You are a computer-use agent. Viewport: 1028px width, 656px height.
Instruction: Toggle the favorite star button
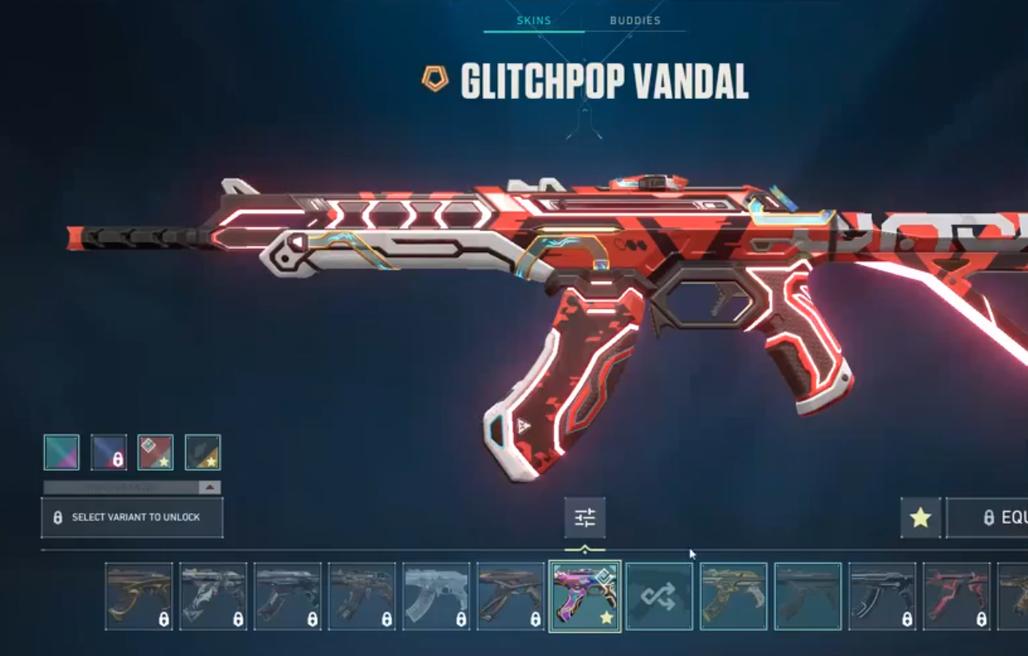tap(920, 517)
